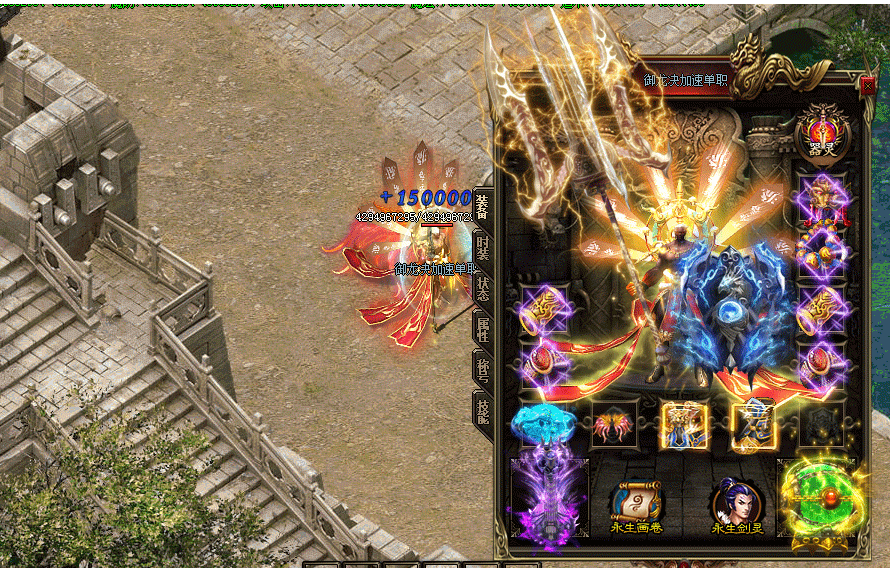Viewport: 890px width, 568px height.
Task: Select the 永生剑灵 sword spirit portrait
Action: [737, 504]
